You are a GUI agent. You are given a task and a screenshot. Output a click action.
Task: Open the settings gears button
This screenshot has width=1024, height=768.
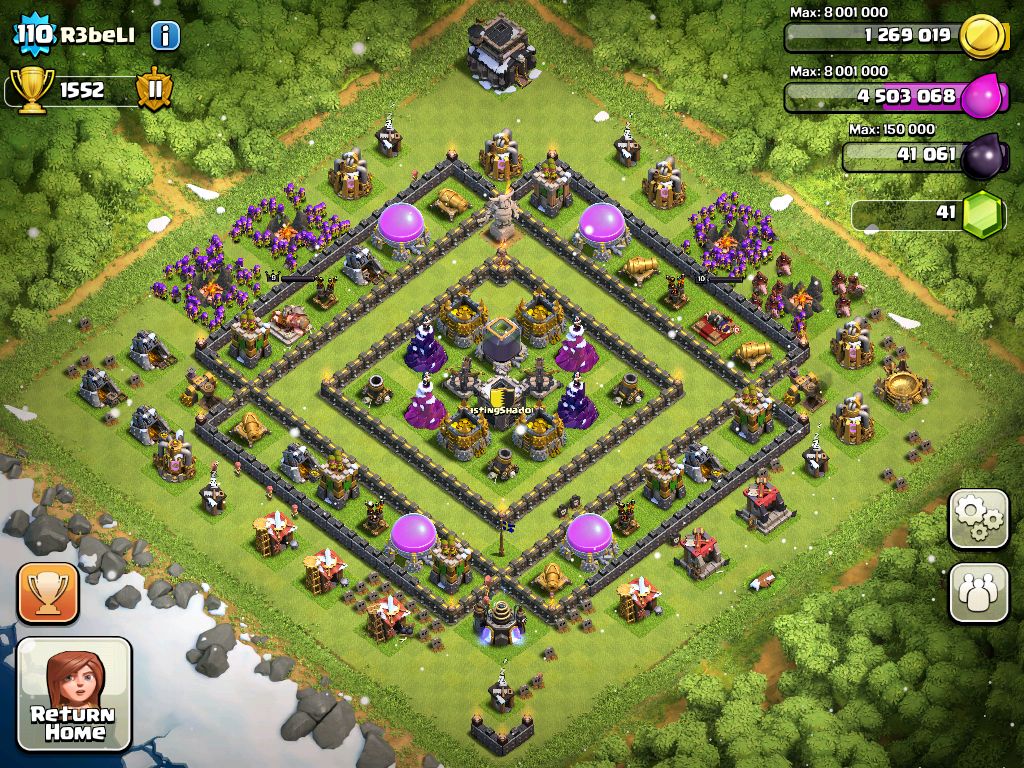coord(978,518)
